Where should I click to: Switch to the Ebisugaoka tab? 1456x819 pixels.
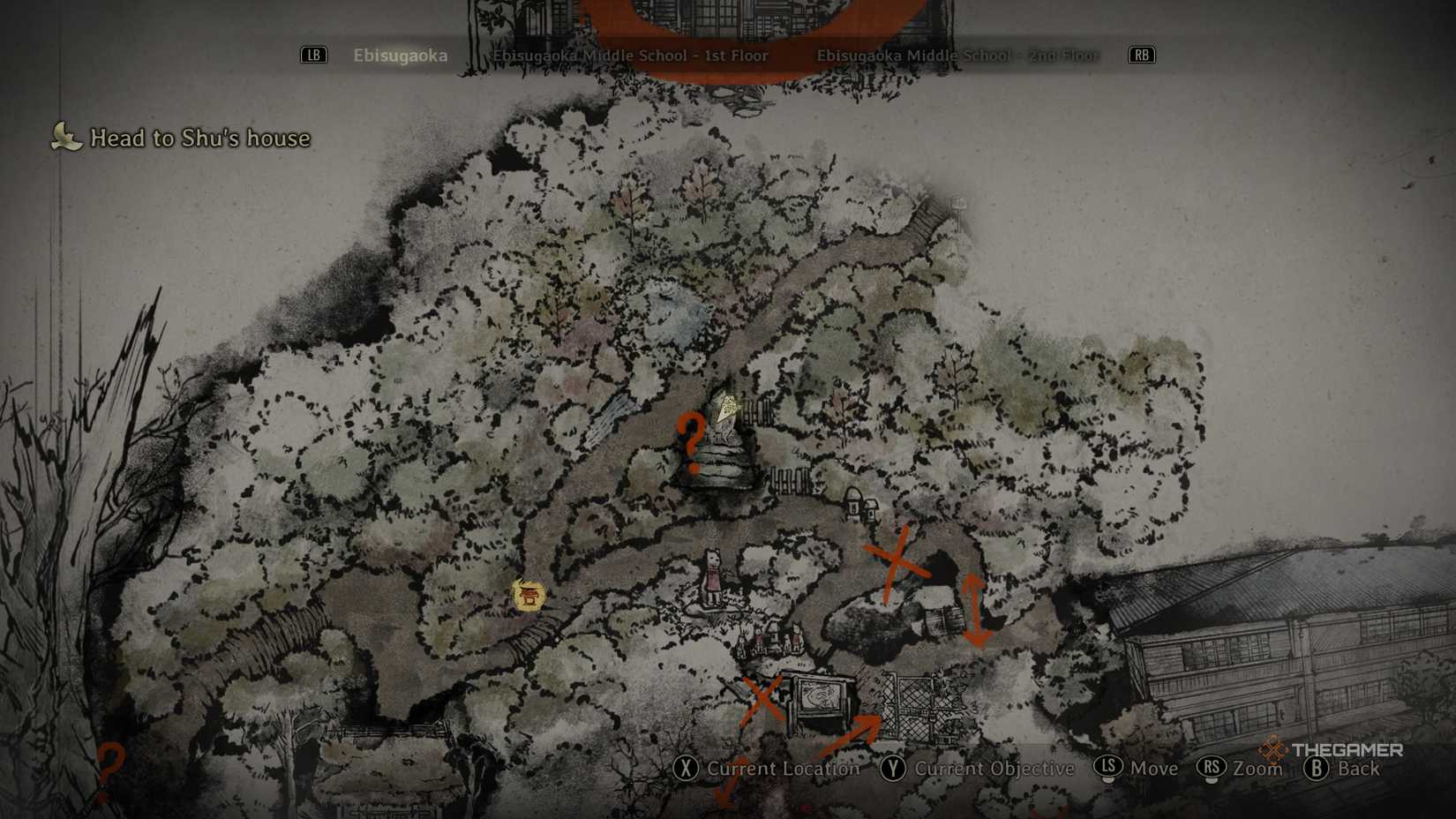coord(400,55)
